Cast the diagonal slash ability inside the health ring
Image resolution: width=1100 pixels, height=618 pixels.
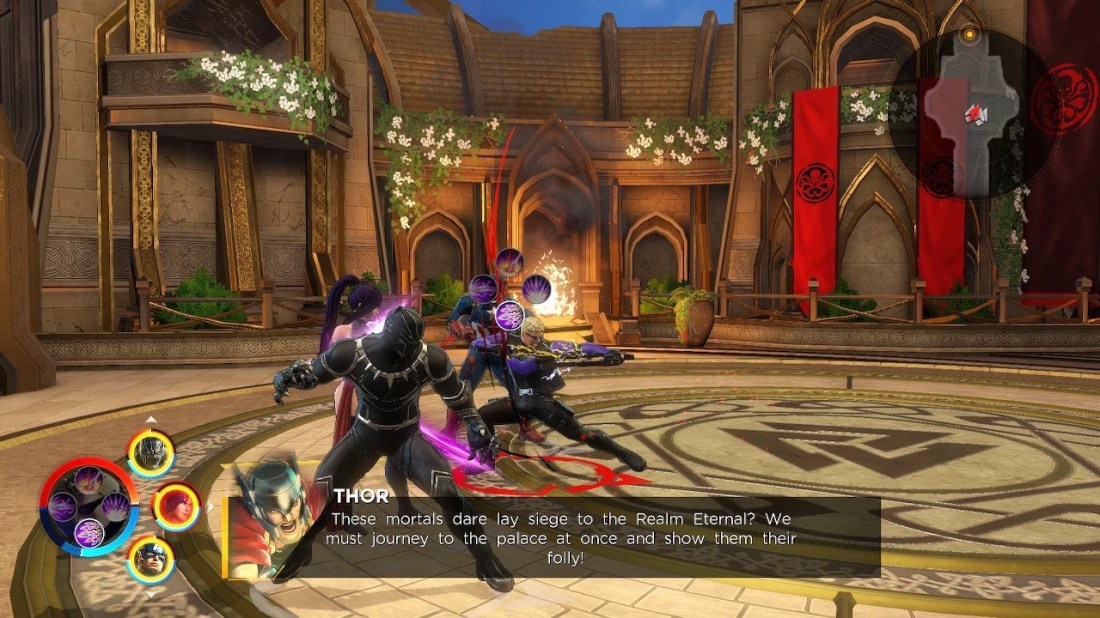coord(89,480)
